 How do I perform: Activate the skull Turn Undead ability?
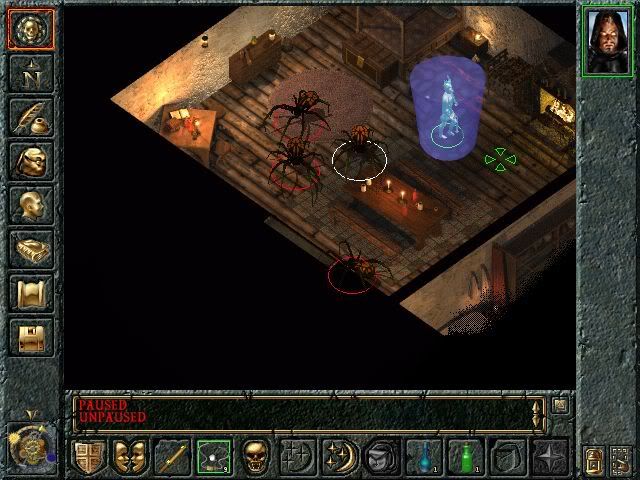[255, 457]
